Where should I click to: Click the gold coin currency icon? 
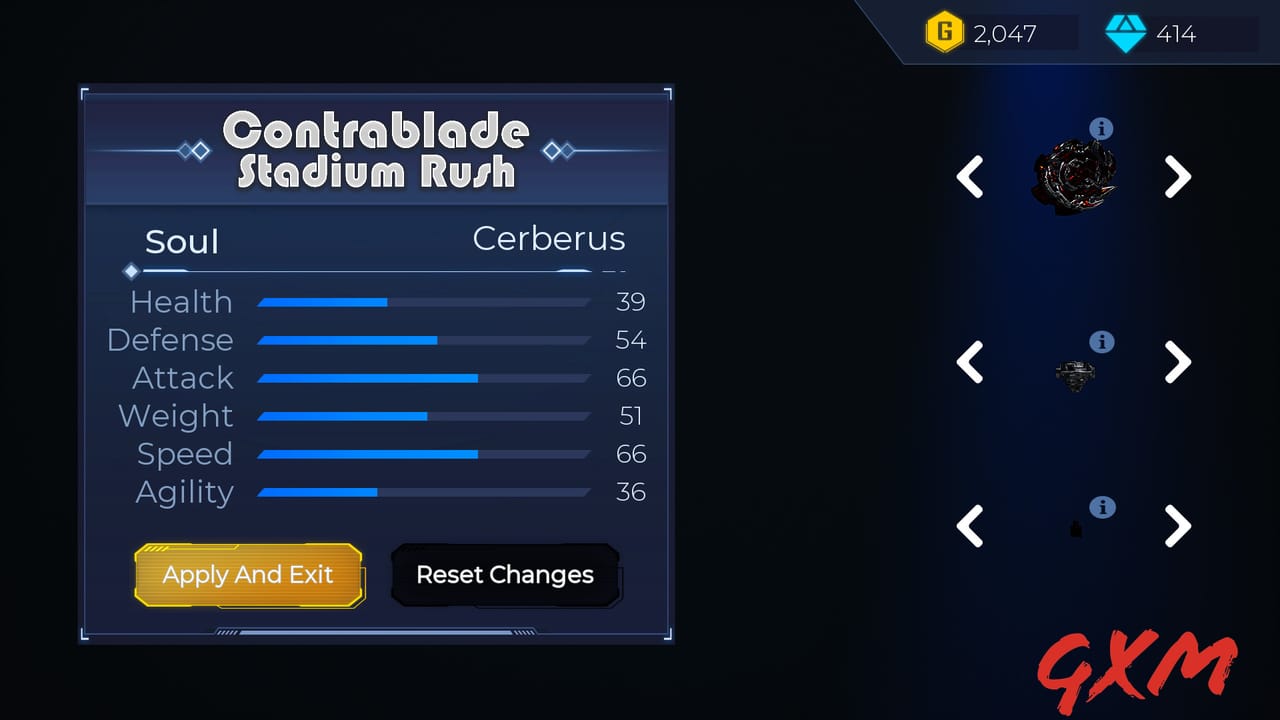coord(944,32)
